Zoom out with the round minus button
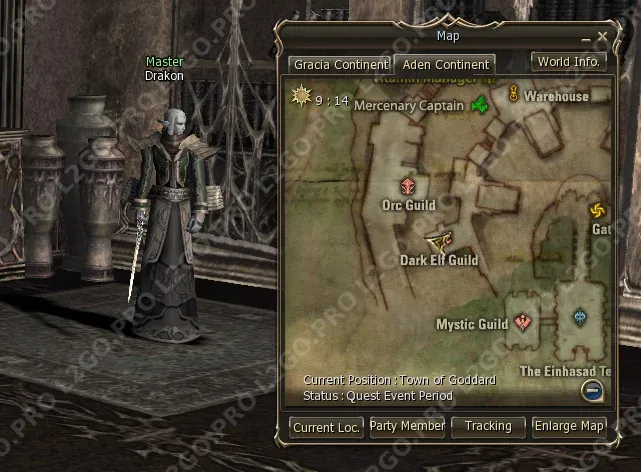This screenshot has width=641, height=472. point(593,391)
